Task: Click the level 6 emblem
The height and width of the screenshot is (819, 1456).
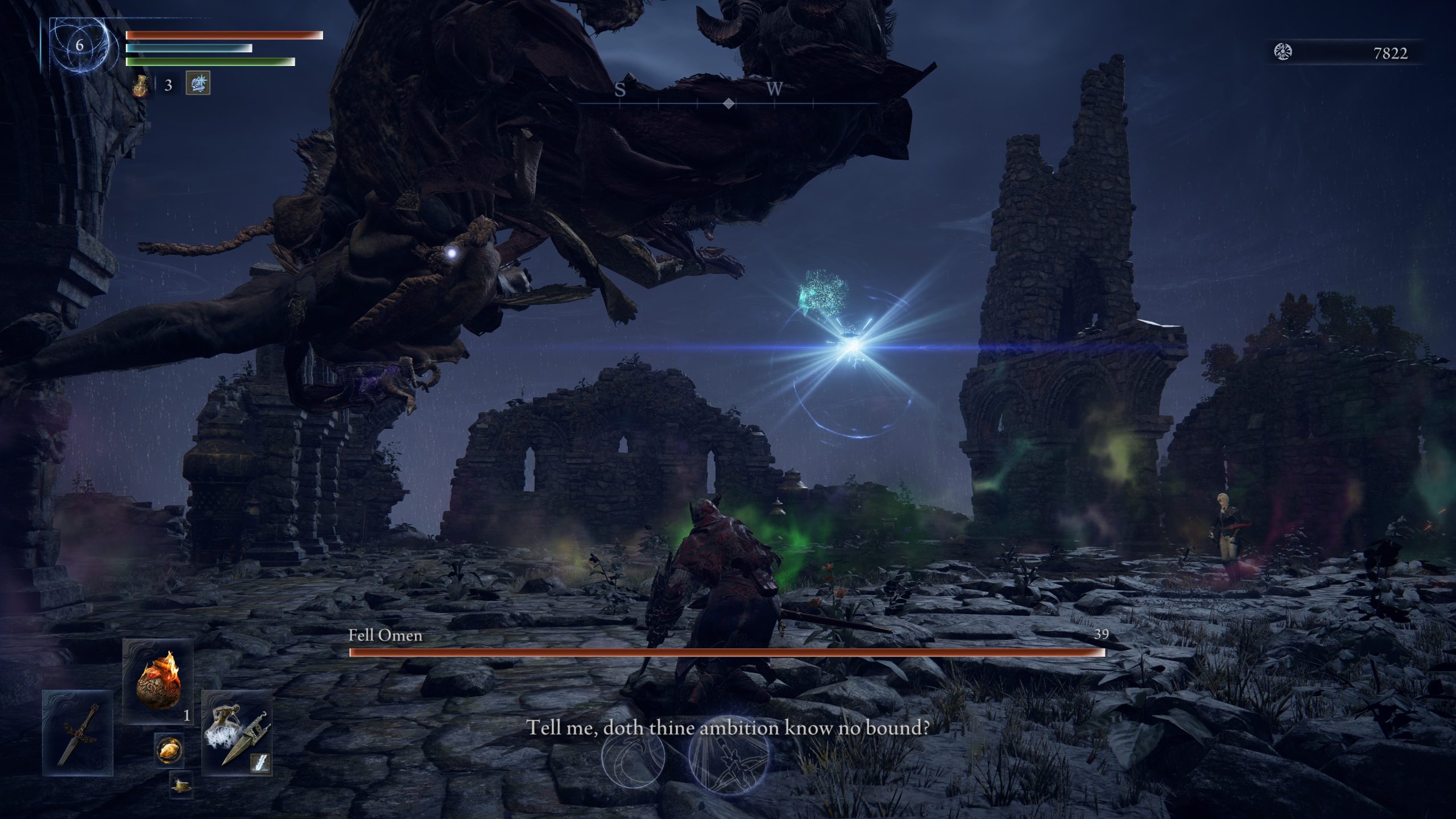Action: [x=79, y=45]
